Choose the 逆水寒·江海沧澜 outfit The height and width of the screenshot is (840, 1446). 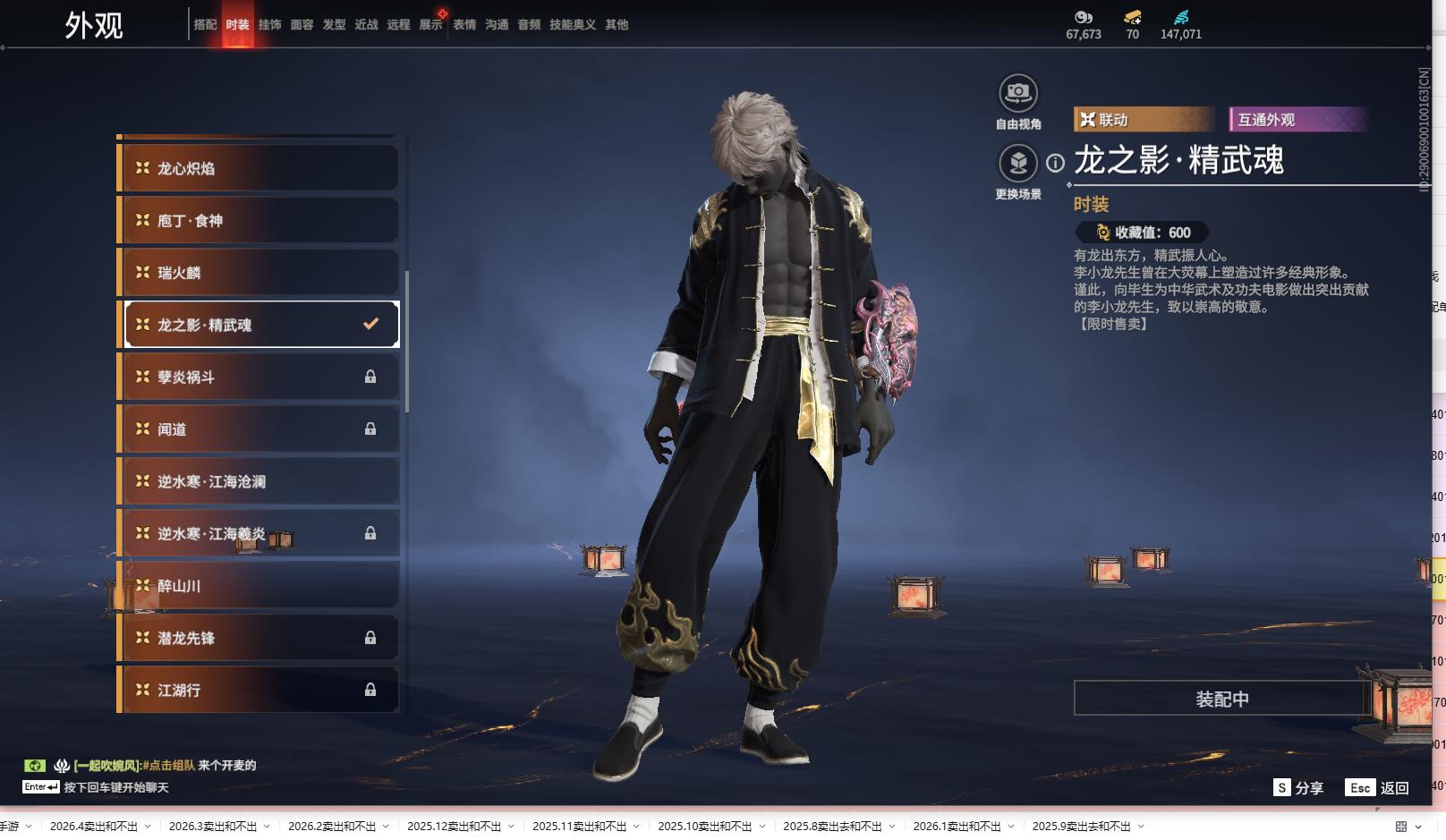258,481
